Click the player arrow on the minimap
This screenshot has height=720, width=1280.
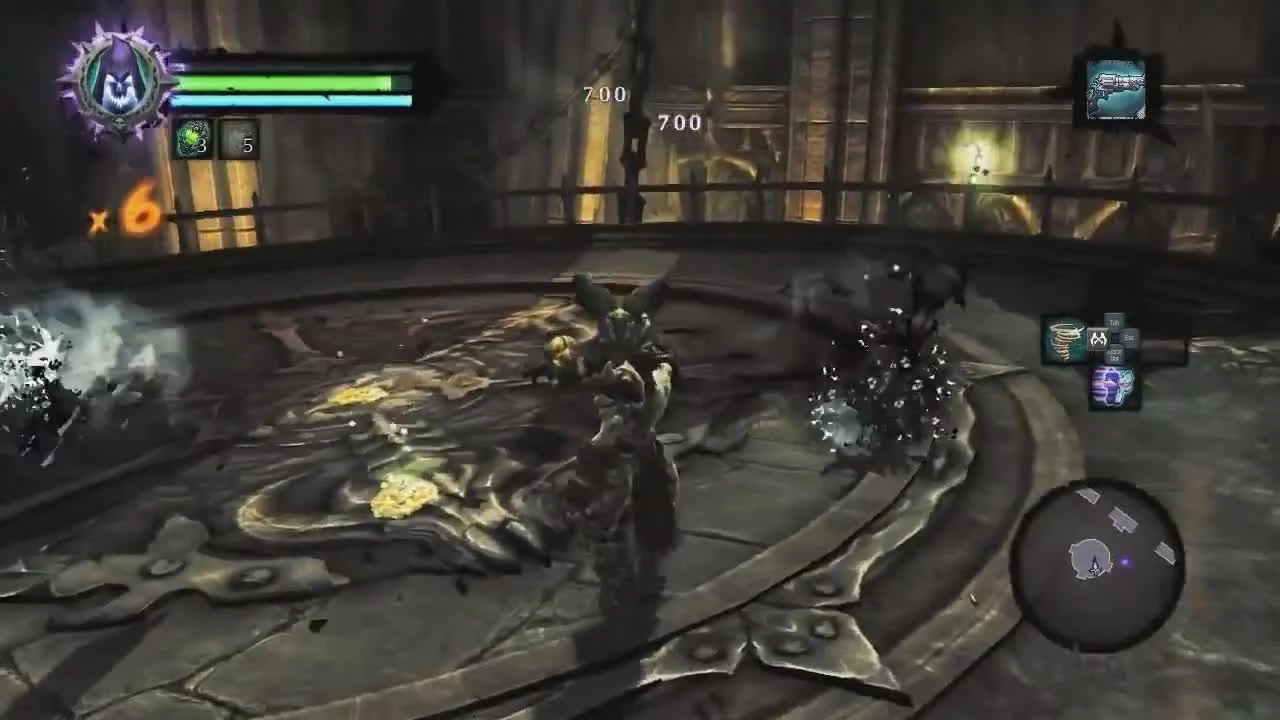coord(1094,563)
